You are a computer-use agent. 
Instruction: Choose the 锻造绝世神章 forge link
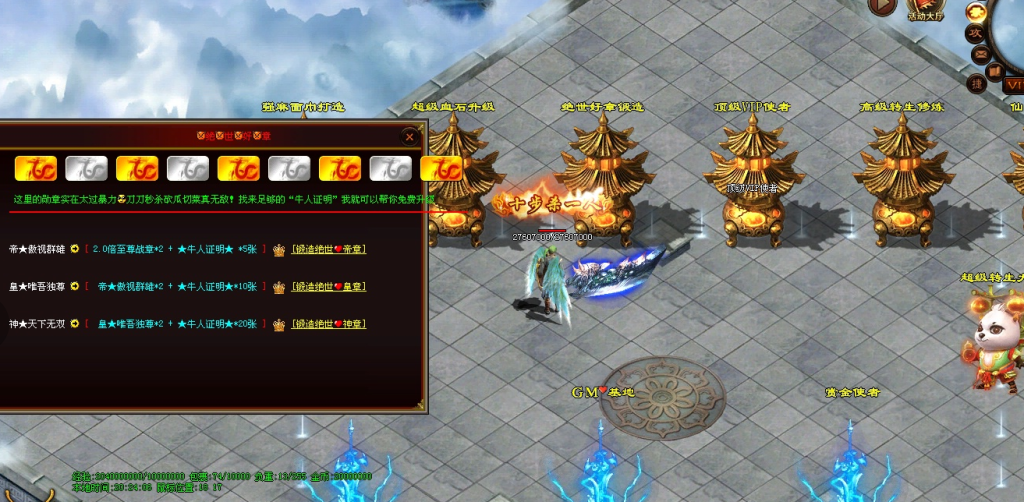[x=330, y=324]
